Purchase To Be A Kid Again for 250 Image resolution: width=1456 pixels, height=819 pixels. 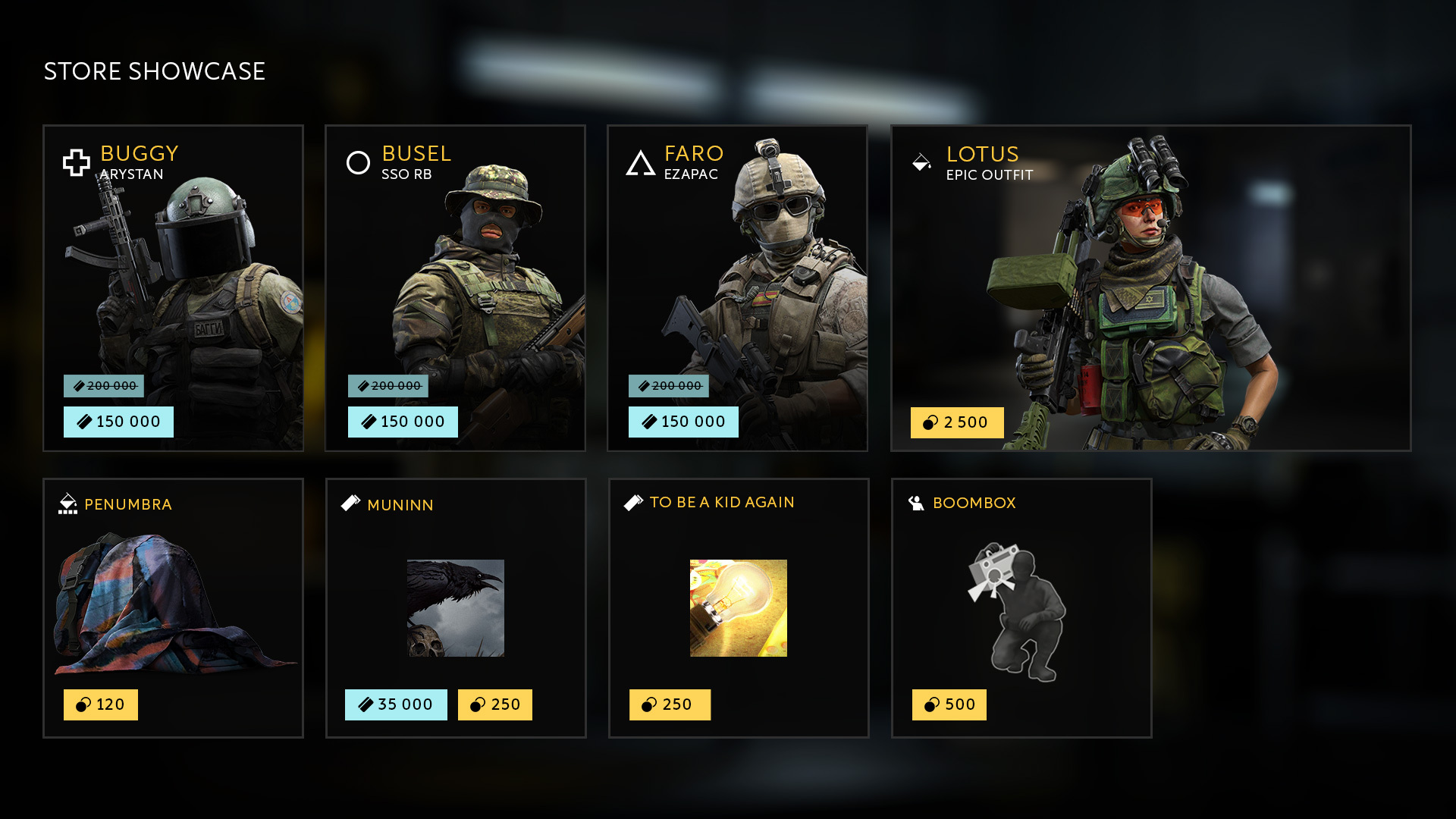[670, 704]
